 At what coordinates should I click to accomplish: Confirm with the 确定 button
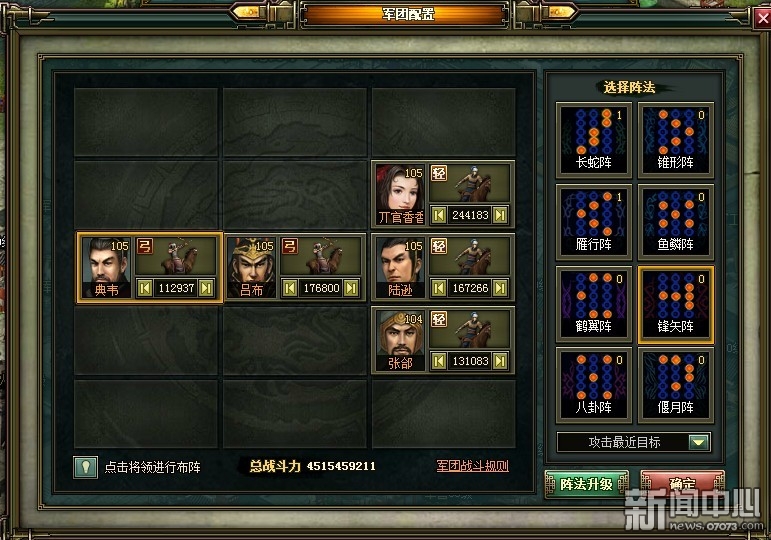(682, 484)
